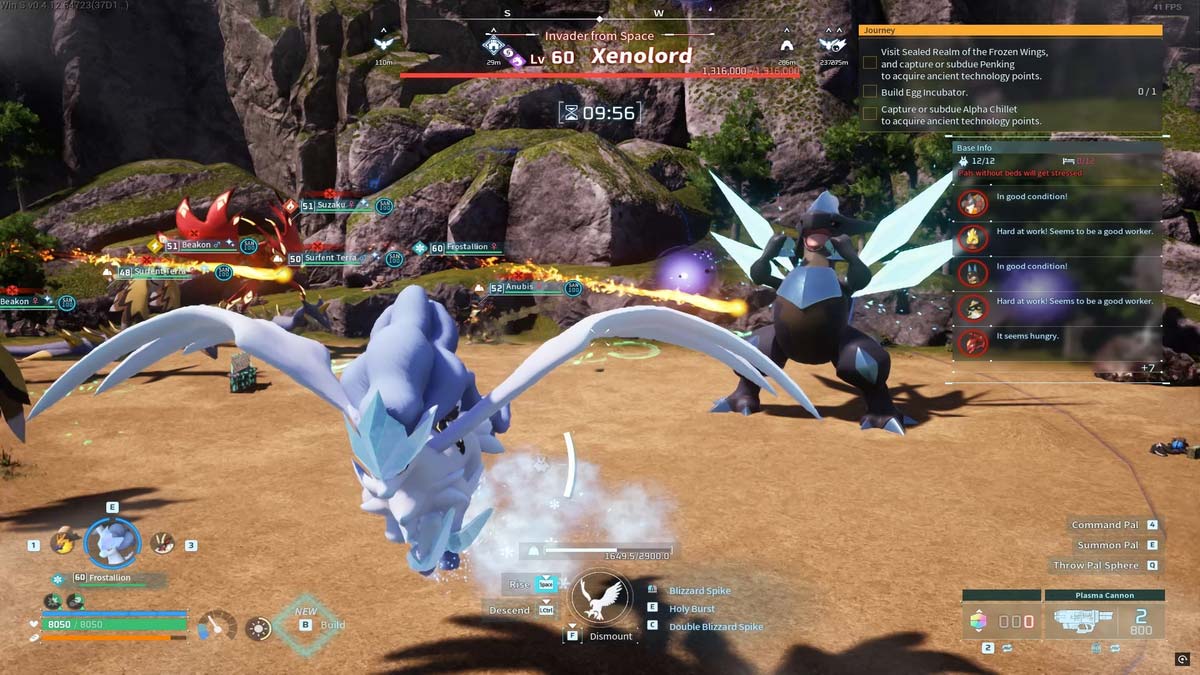Tick the Penking Sealed Realm objective checkbox
The width and height of the screenshot is (1200, 675).
[870, 62]
